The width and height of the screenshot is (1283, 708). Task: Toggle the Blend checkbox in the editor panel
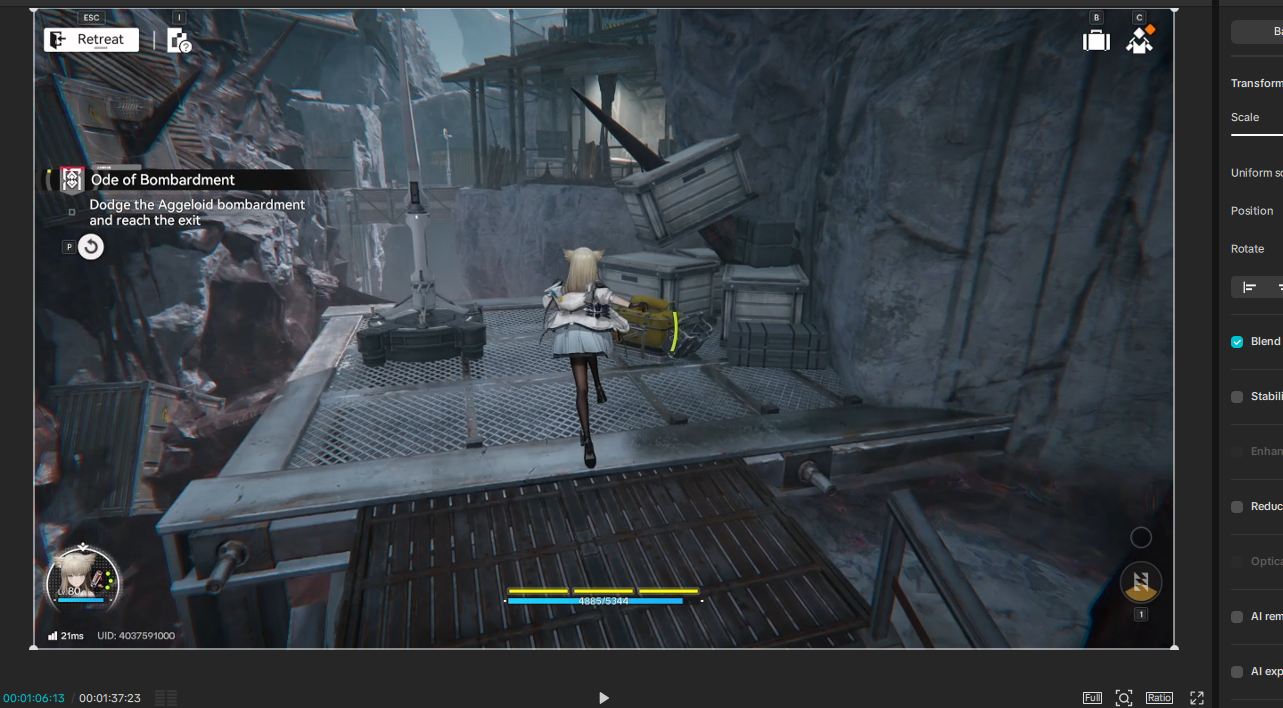1237,342
